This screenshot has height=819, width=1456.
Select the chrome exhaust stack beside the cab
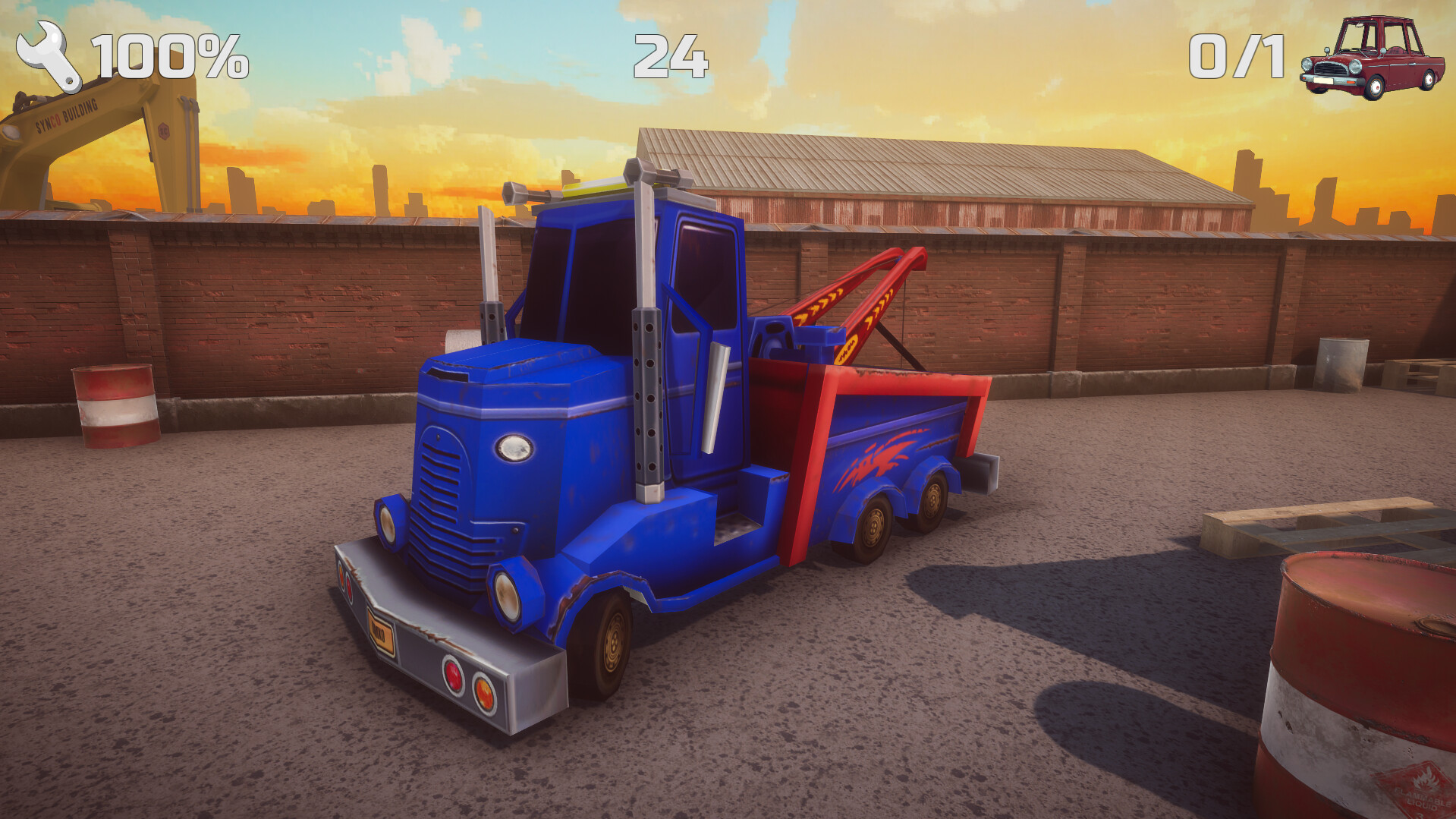click(646, 402)
